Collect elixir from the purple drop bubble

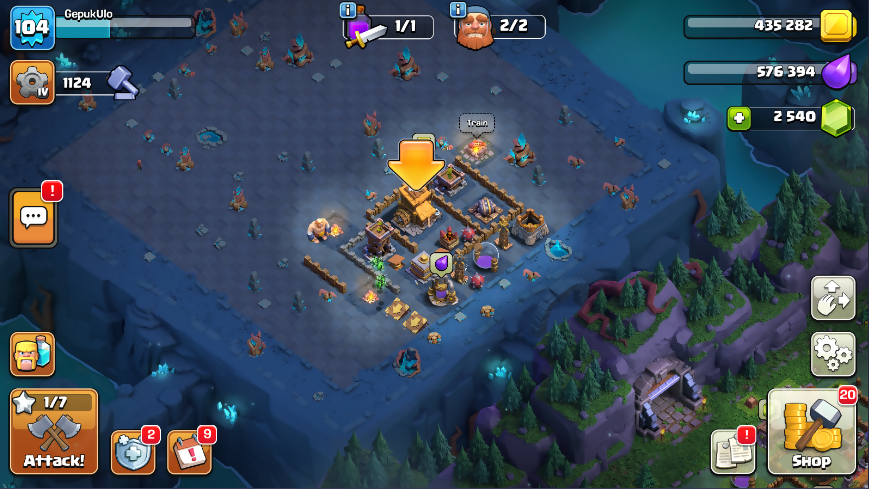tap(442, 264)
